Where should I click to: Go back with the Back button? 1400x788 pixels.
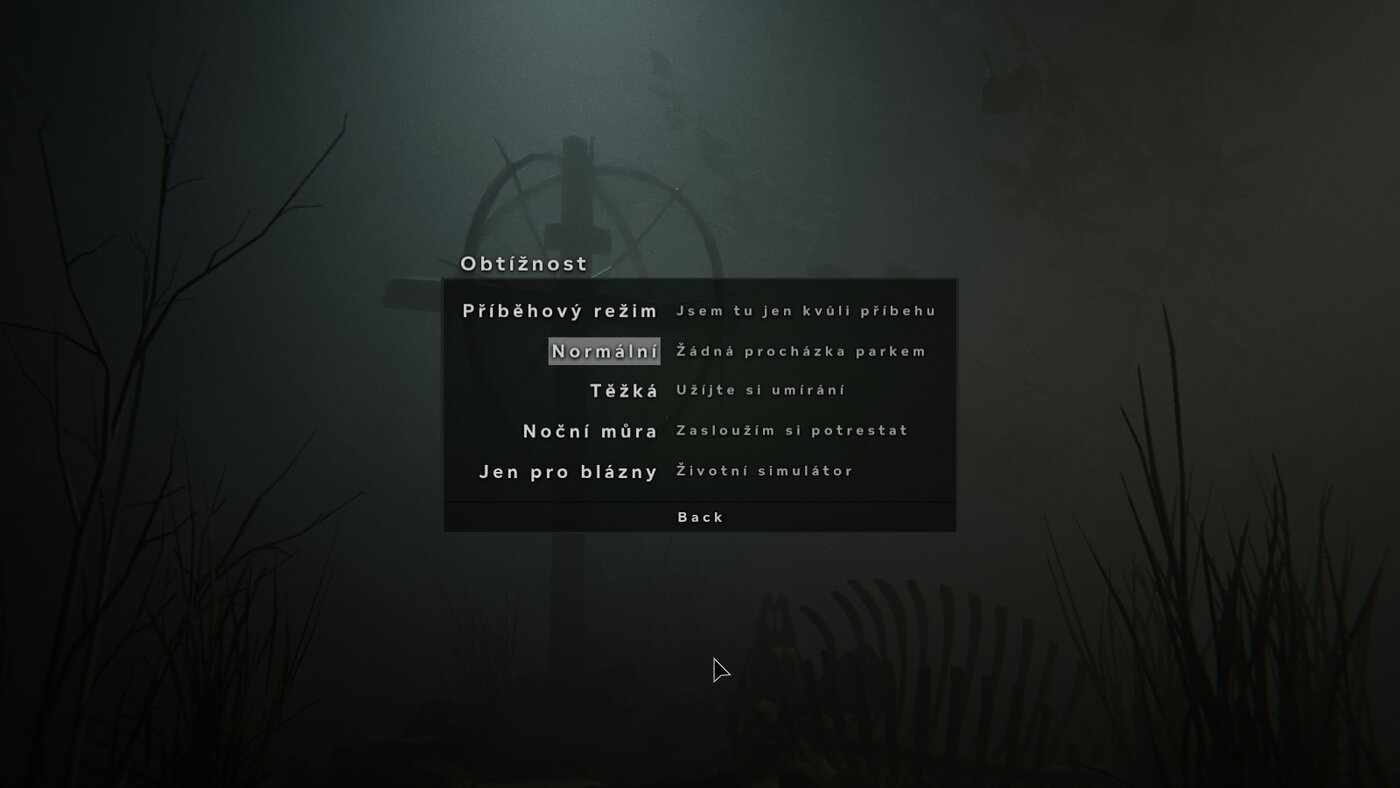click(700, 517)
